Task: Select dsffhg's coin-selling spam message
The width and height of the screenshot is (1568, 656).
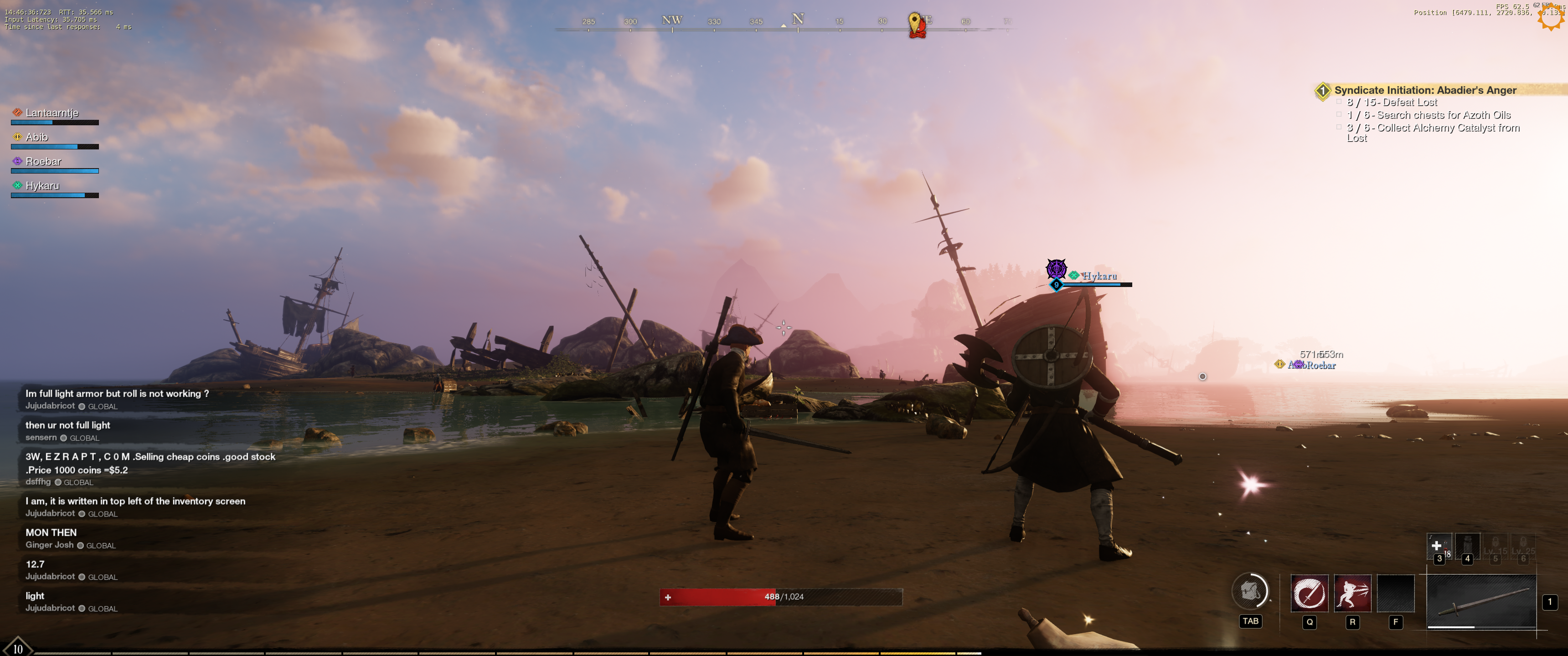Action: 150,463
